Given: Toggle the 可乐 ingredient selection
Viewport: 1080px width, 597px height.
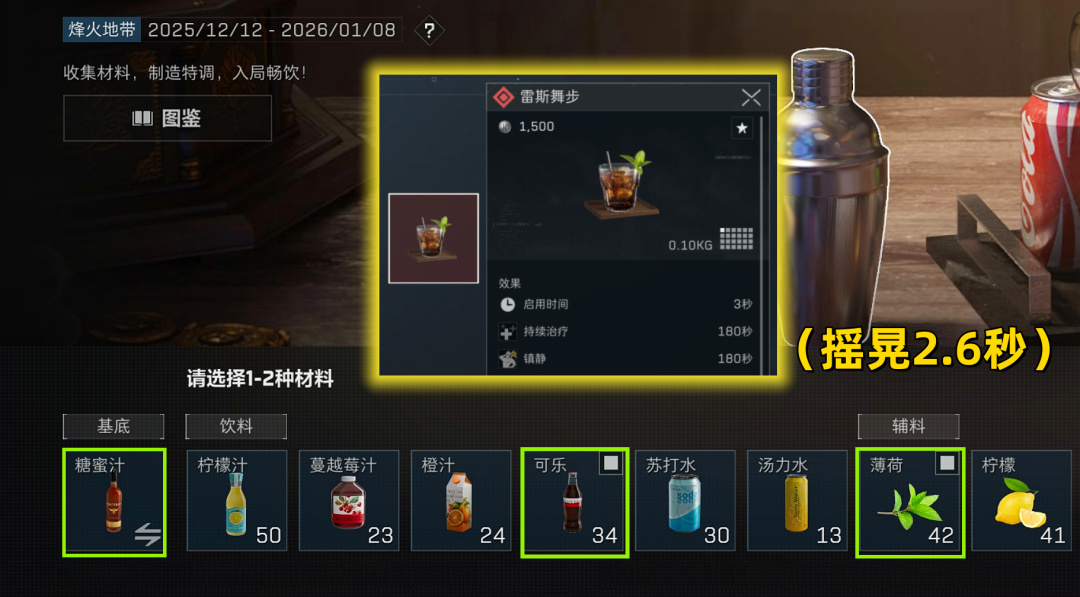Looking at the screenshot, I should [574, 501].
